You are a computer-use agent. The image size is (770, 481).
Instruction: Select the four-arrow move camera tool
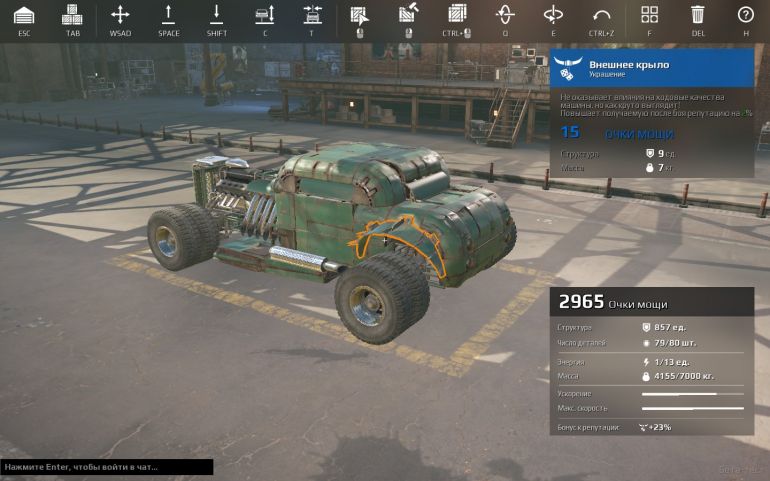pyautogui.click(x=120, y=15)
